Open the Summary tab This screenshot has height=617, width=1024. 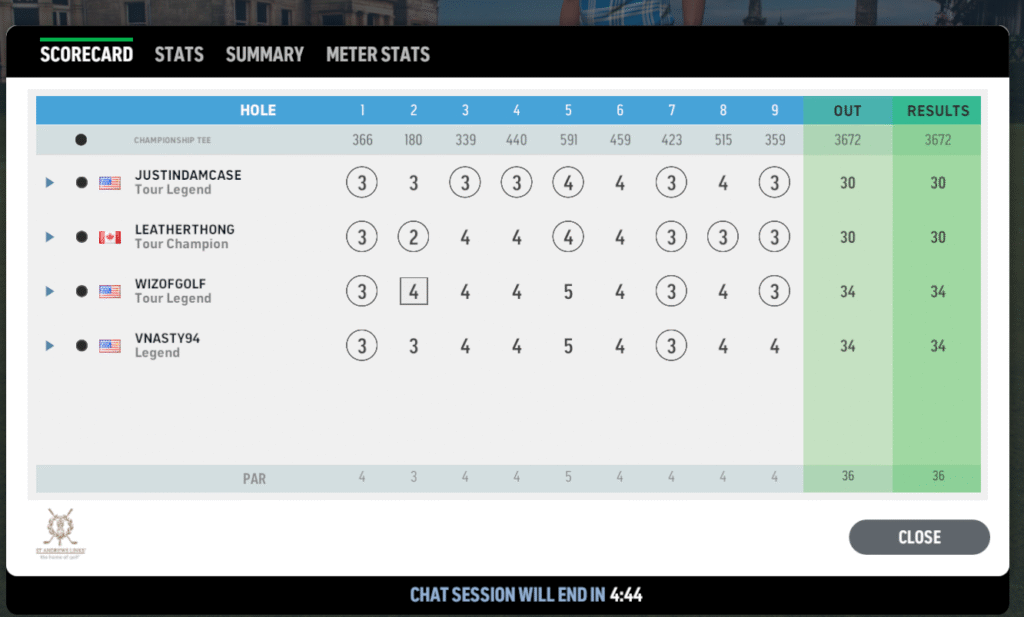pyautogui.click(x=264, y=54)
